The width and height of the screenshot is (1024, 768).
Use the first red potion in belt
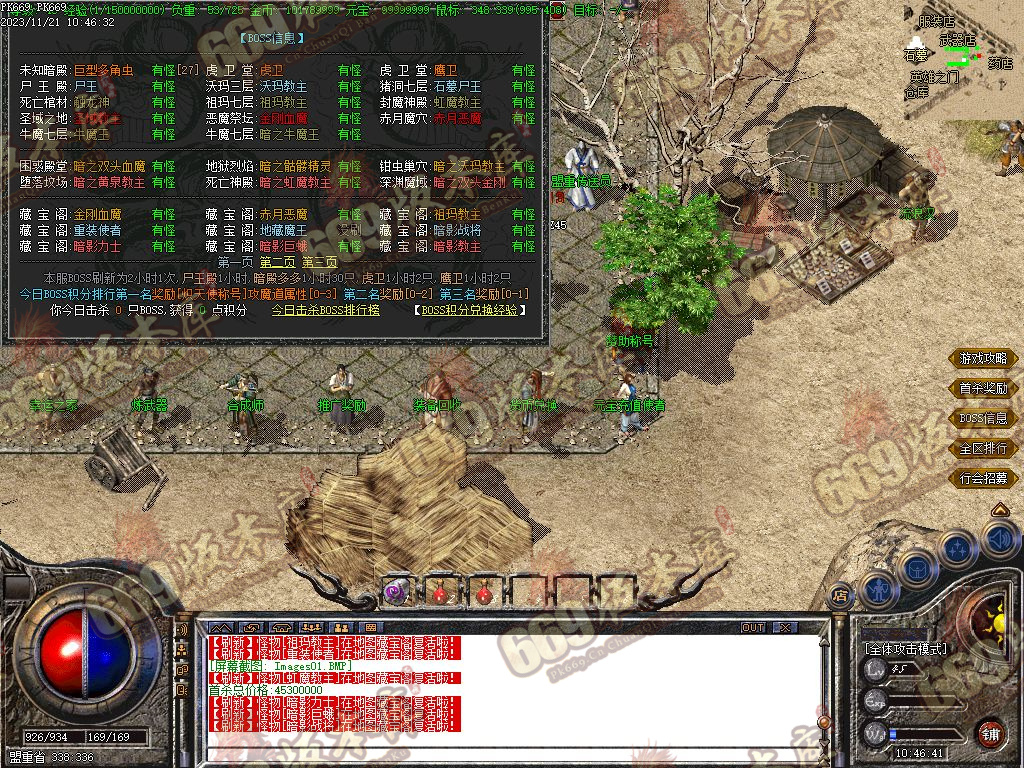pyautogui.click(x=440, y=592)
